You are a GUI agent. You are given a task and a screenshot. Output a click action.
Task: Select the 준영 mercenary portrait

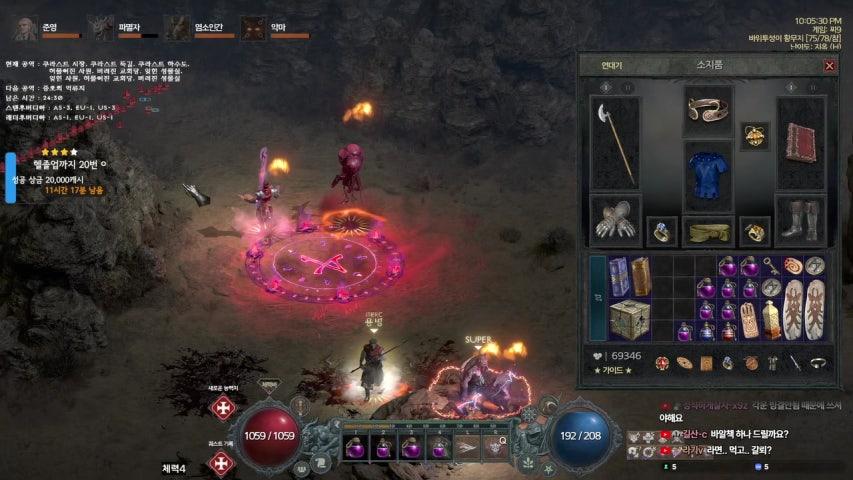[x=27, y=27]
